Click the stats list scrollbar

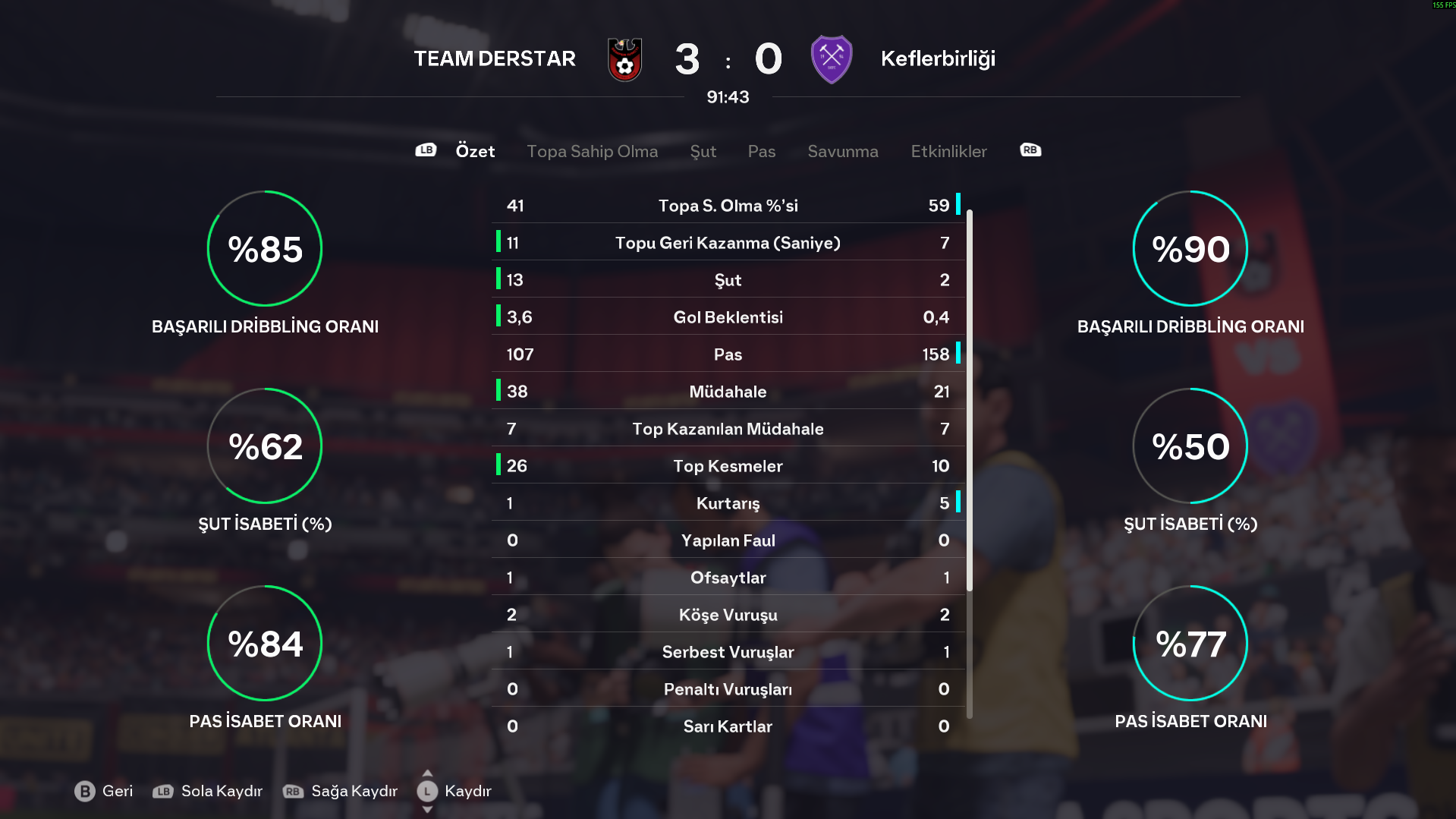pyautogui.click(x=969, y=401)
